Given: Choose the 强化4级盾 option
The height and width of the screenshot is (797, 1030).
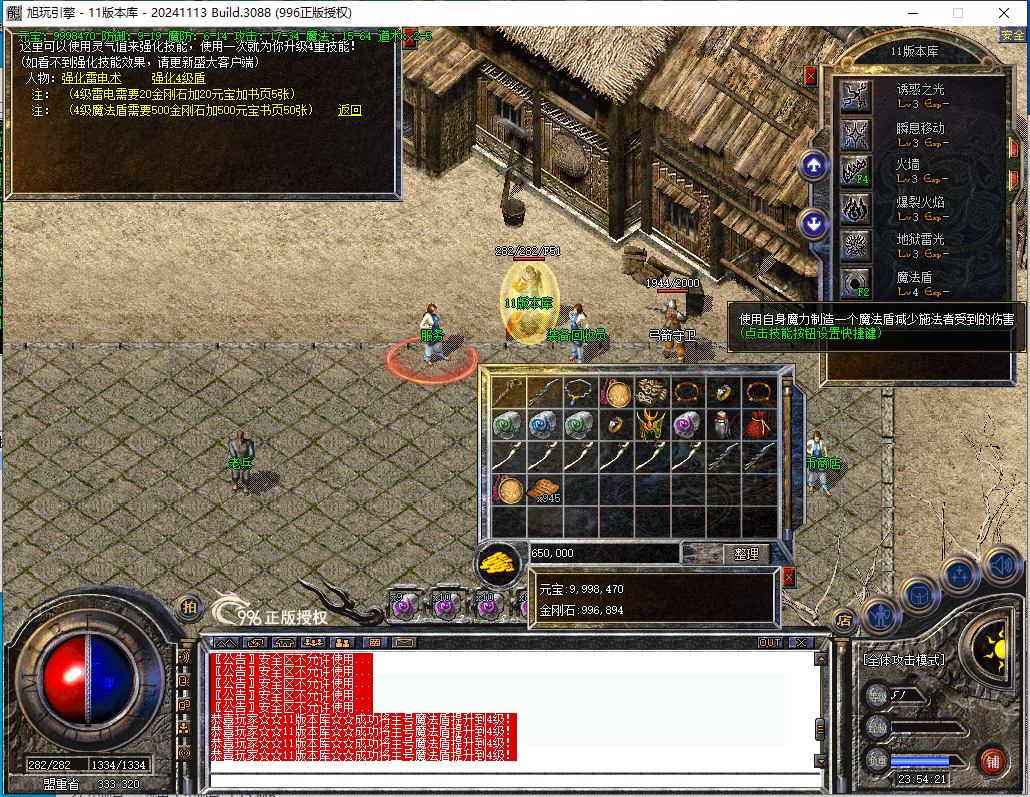Looking at the screenshot, I should coord(178,78).
